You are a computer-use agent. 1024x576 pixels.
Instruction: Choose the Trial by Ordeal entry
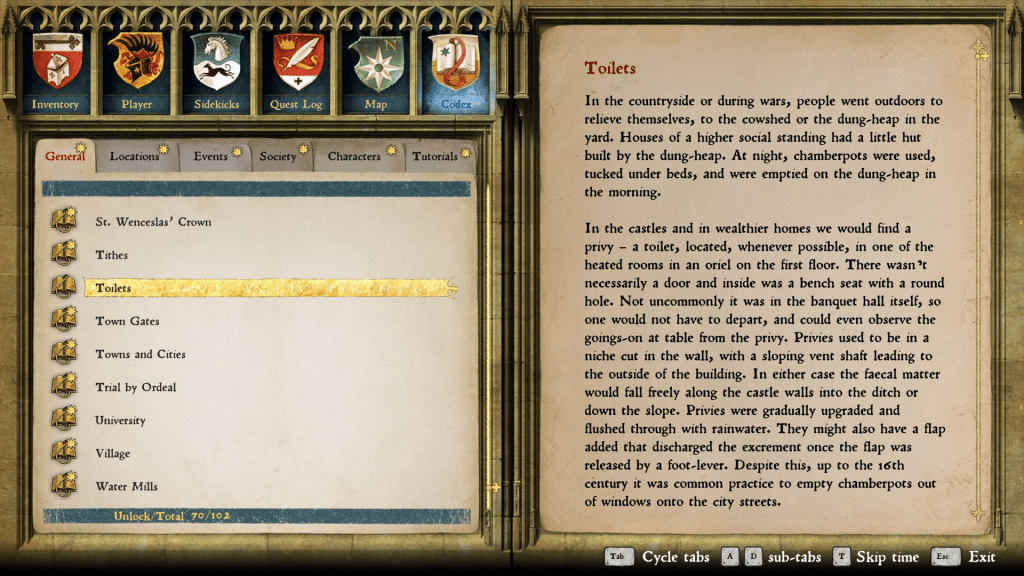[x=135, y=387]
